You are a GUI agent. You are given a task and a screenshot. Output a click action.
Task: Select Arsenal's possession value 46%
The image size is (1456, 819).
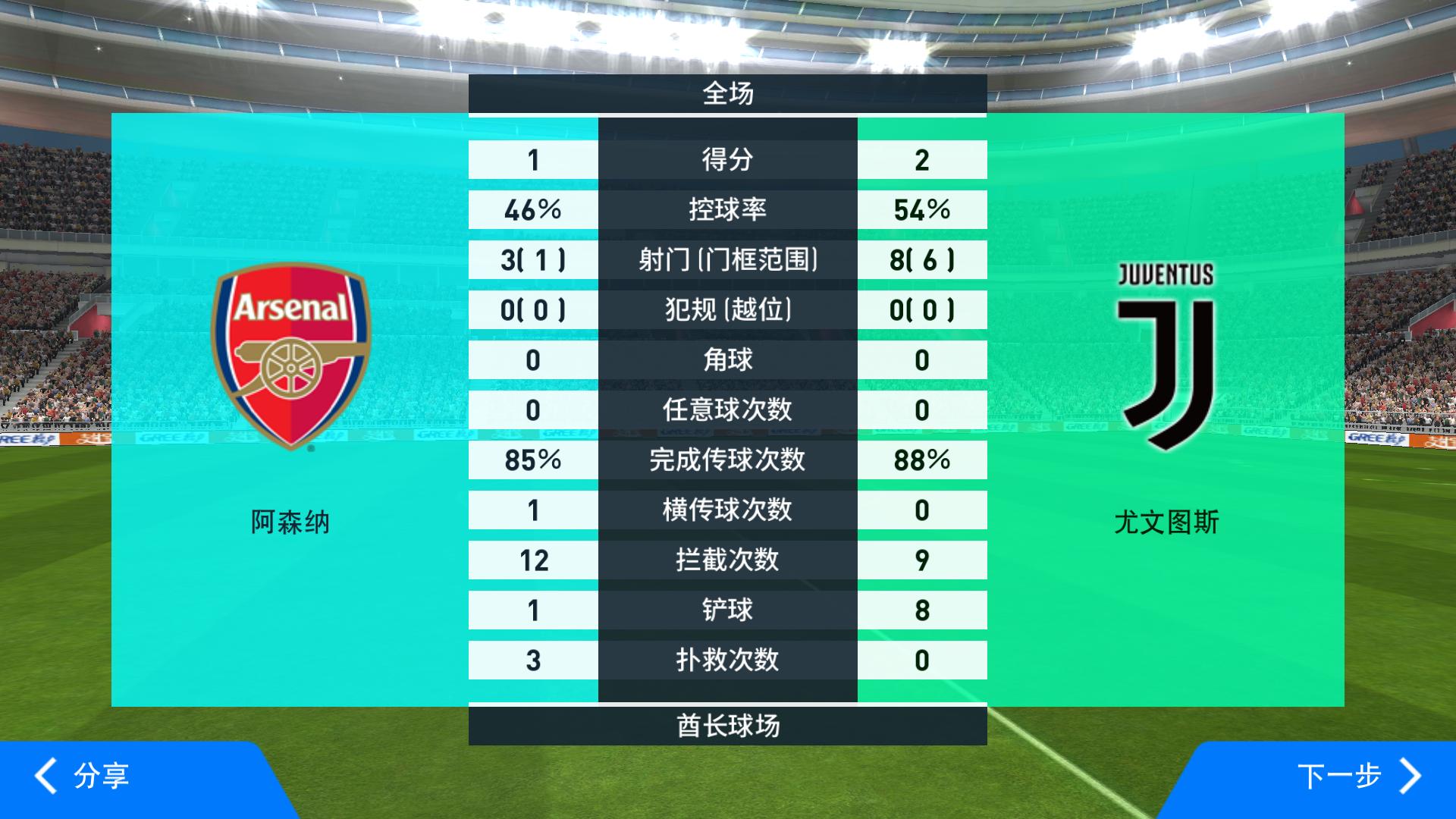532,209
